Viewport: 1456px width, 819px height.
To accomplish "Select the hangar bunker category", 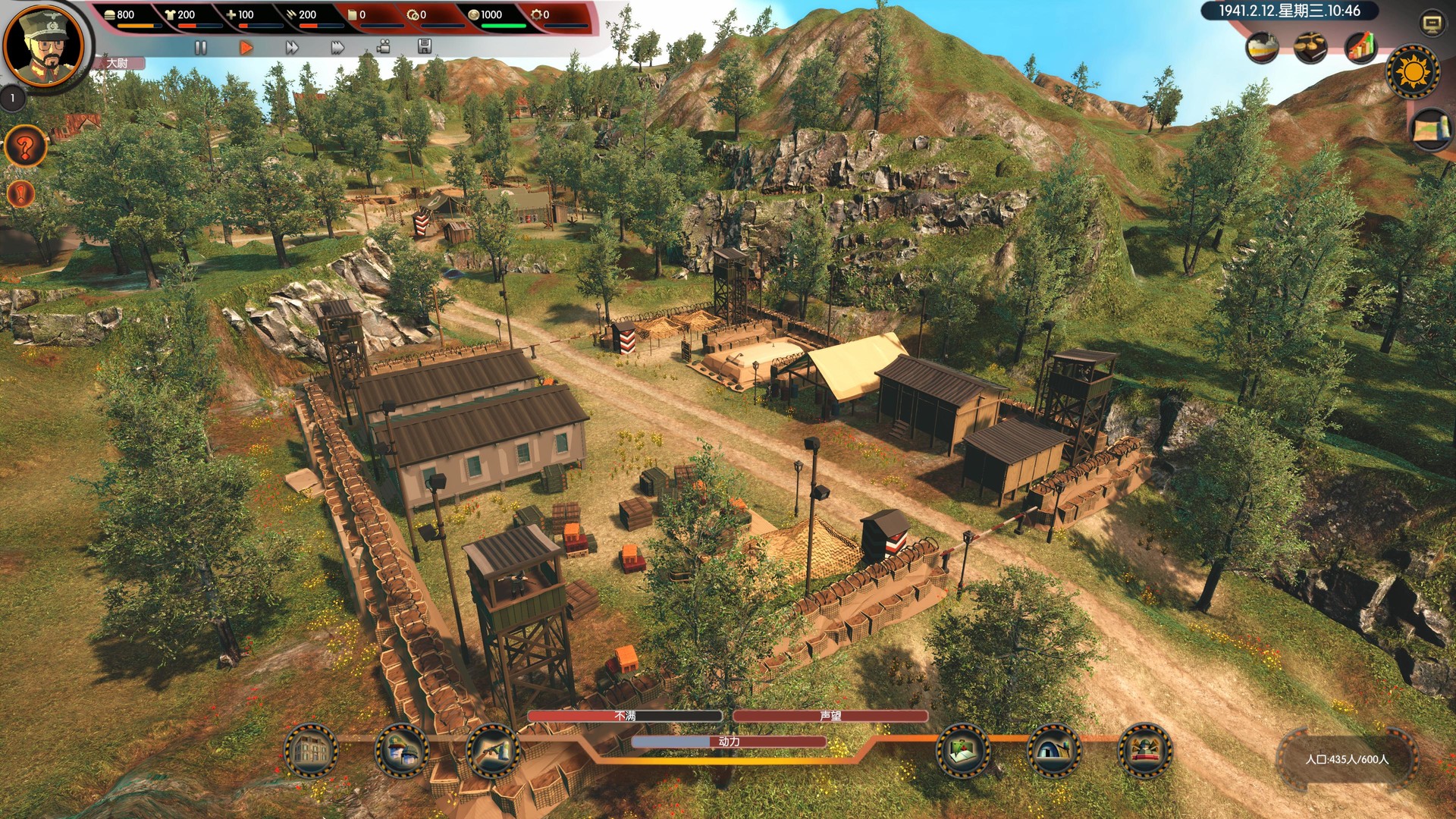I will click(1053, 751).
